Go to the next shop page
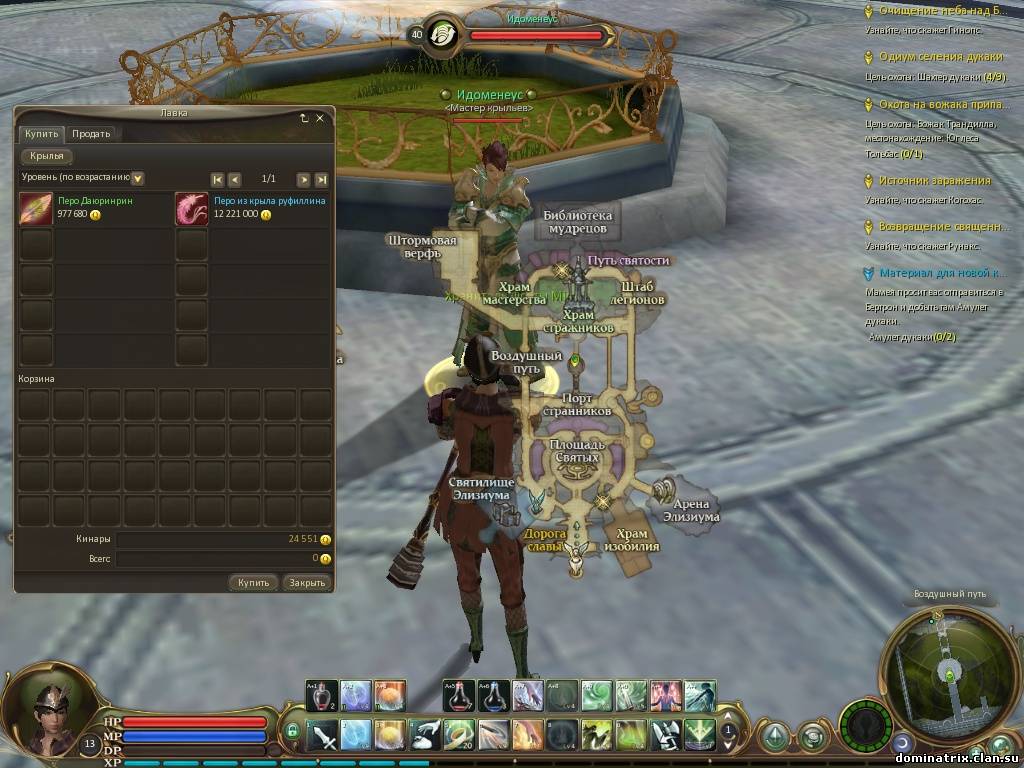Viewport: 1024px width, 768px height. 302,179
